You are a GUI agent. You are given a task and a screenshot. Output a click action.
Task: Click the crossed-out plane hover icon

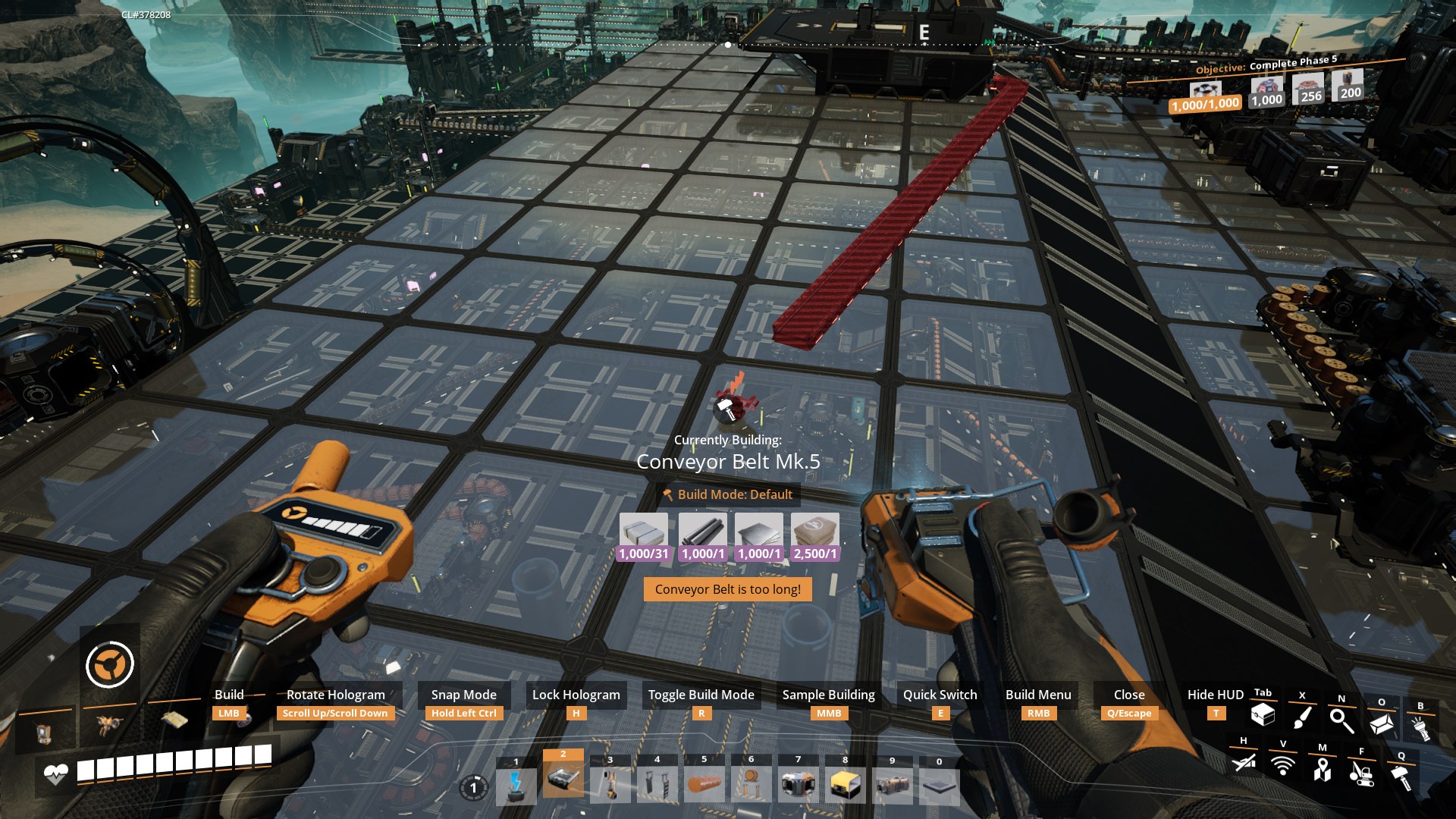point(1244,761)
